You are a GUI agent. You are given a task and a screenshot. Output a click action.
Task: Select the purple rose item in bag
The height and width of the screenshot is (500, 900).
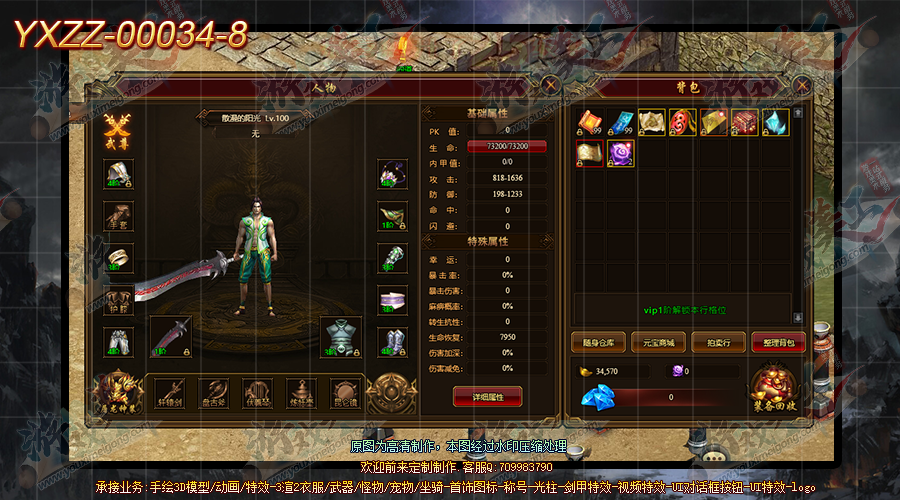click(620, 153)
